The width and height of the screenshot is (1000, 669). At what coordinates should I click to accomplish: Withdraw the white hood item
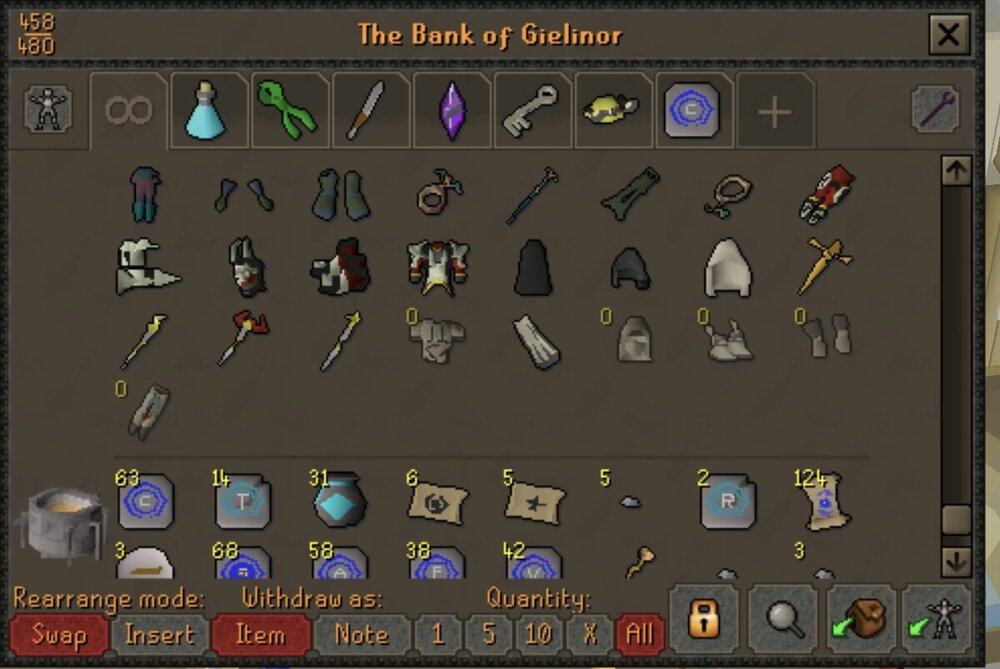pos(727,268)
